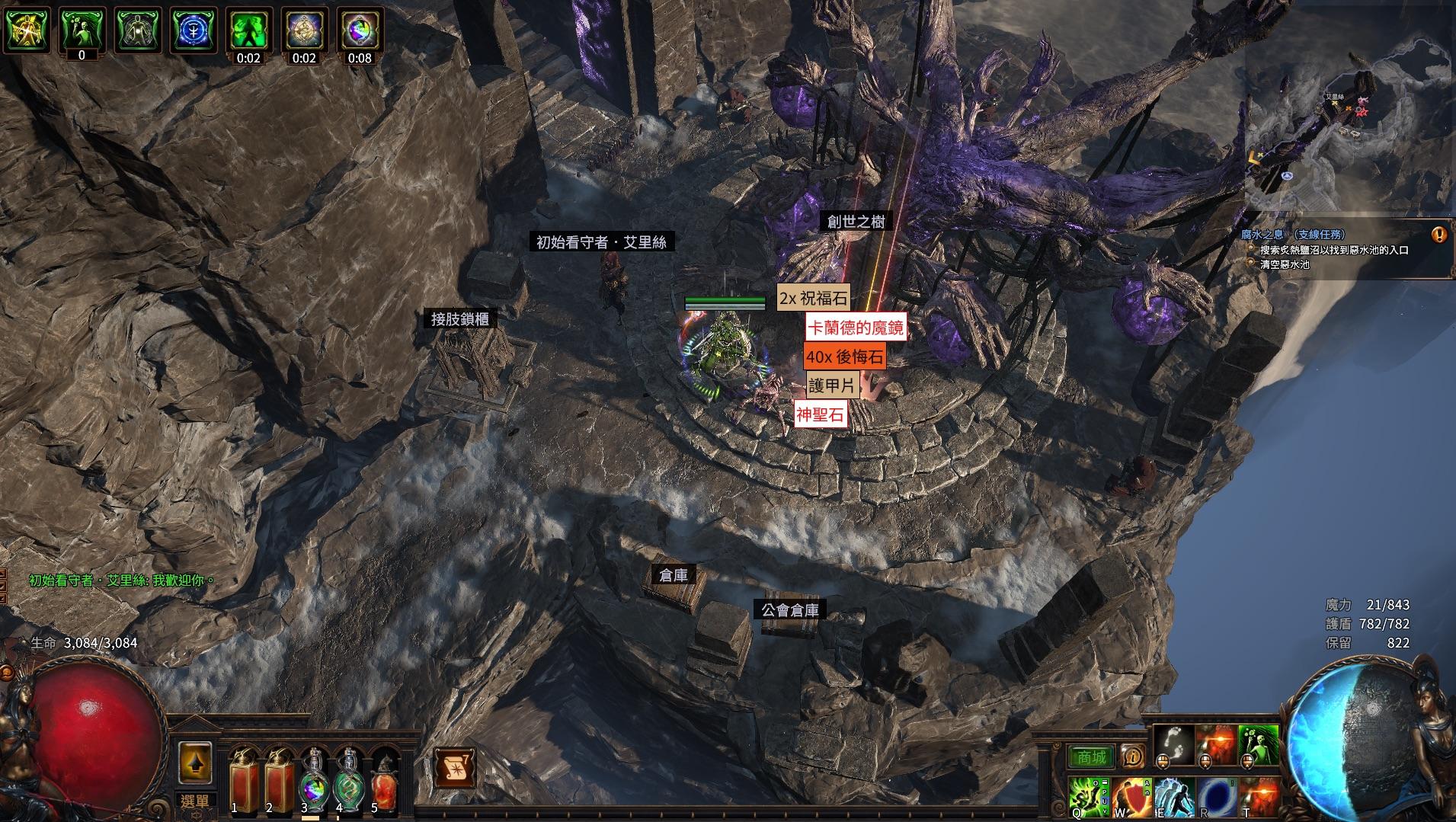Viewport: 1456px width, 822px height.
Task: Cast the phase clone skill bound to E
Action: pos(1176,798)
